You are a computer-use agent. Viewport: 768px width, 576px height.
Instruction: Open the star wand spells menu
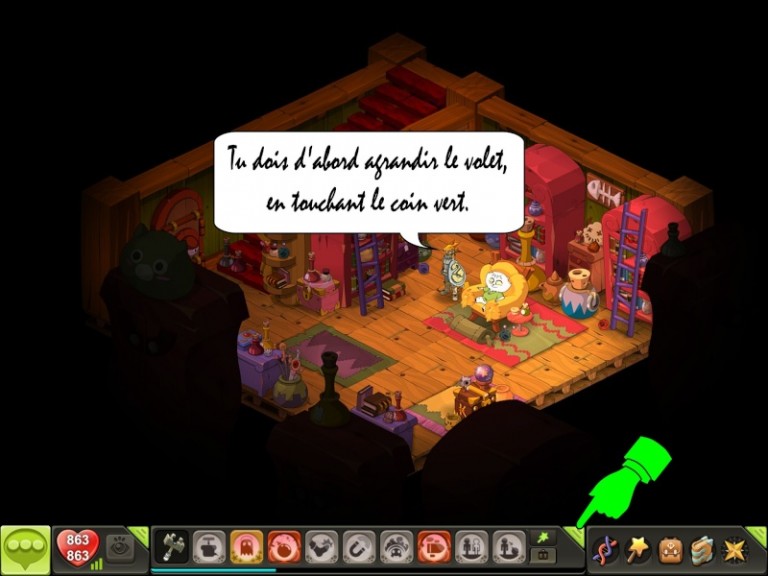point(636,548)
